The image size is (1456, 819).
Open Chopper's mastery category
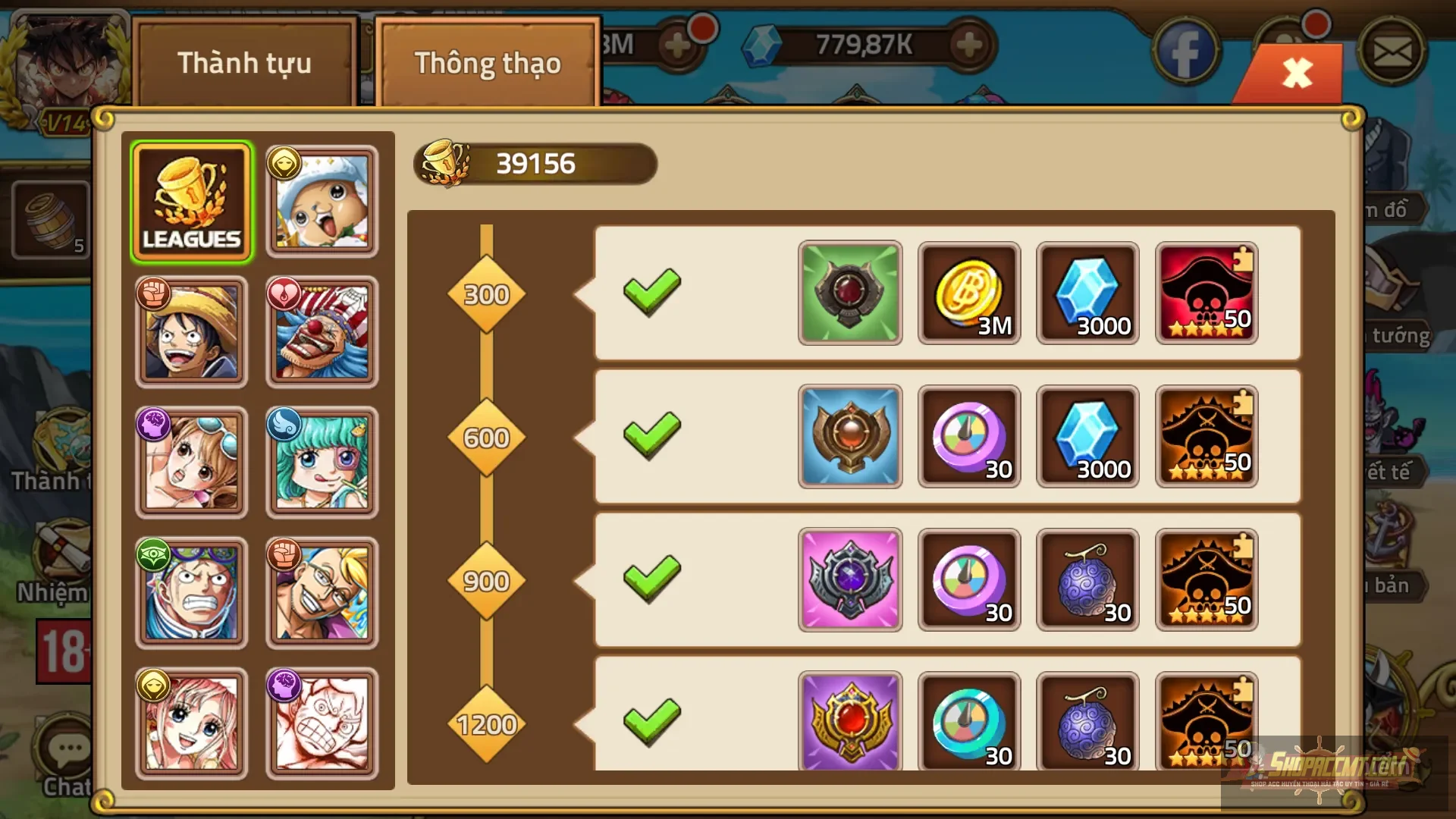(322, 199)
